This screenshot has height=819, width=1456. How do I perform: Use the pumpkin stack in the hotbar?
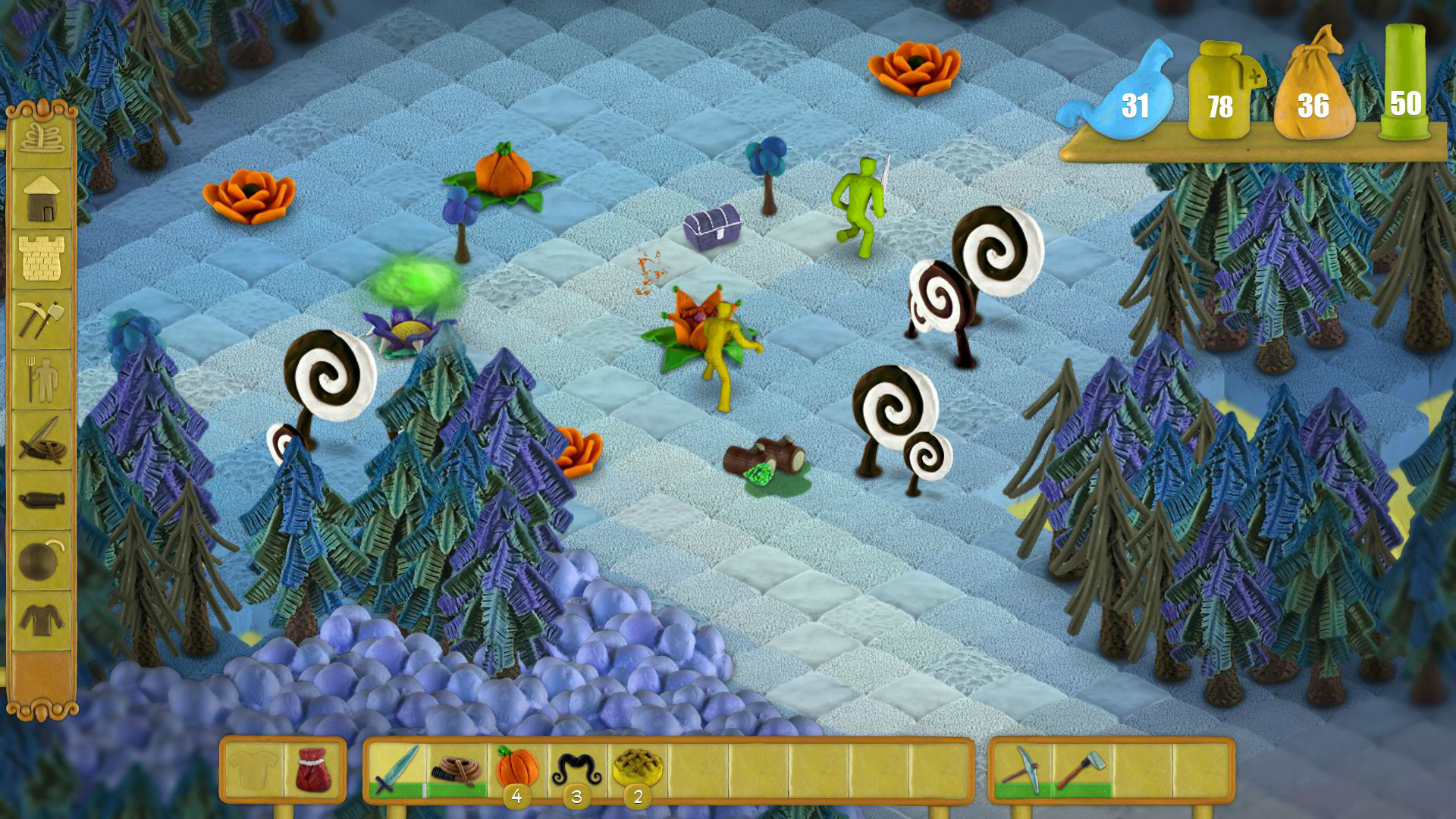pyautogui.click(x=517, y=767)
